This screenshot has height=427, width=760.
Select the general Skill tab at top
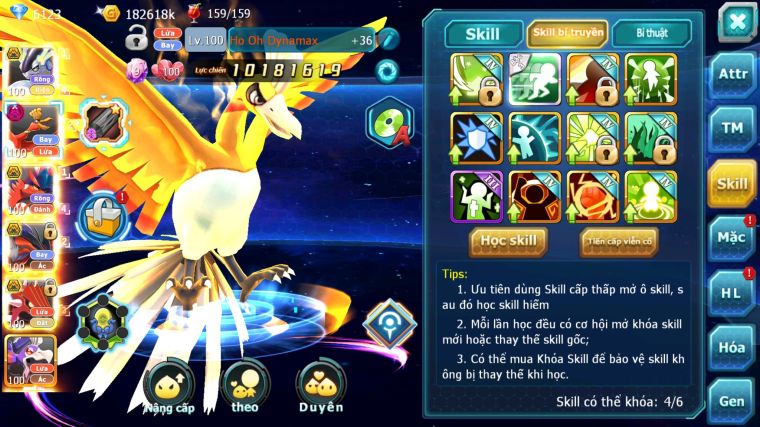coord(484,33)
